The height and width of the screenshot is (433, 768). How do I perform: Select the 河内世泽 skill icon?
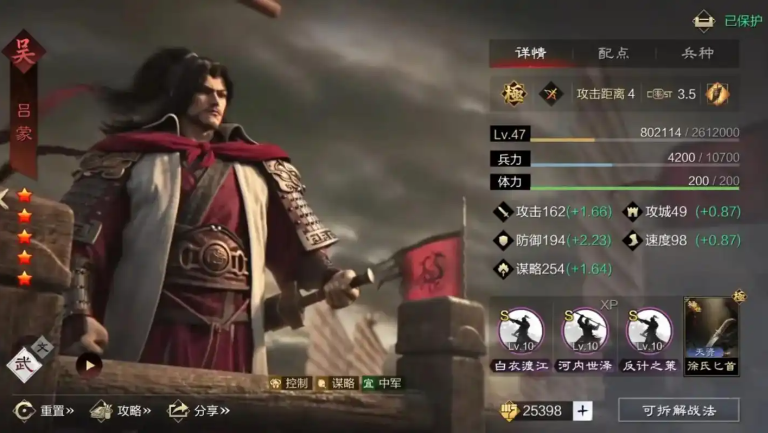tap(585, 329)
